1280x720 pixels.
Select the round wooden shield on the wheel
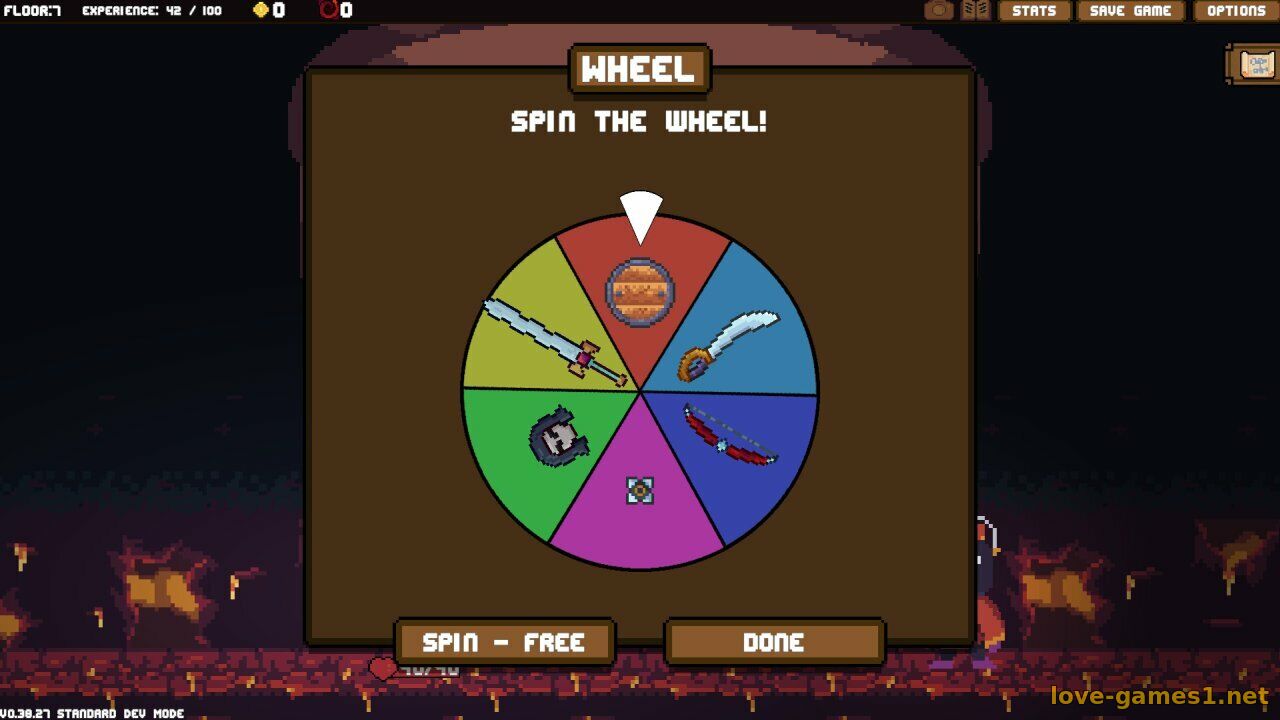pos(640,292)
